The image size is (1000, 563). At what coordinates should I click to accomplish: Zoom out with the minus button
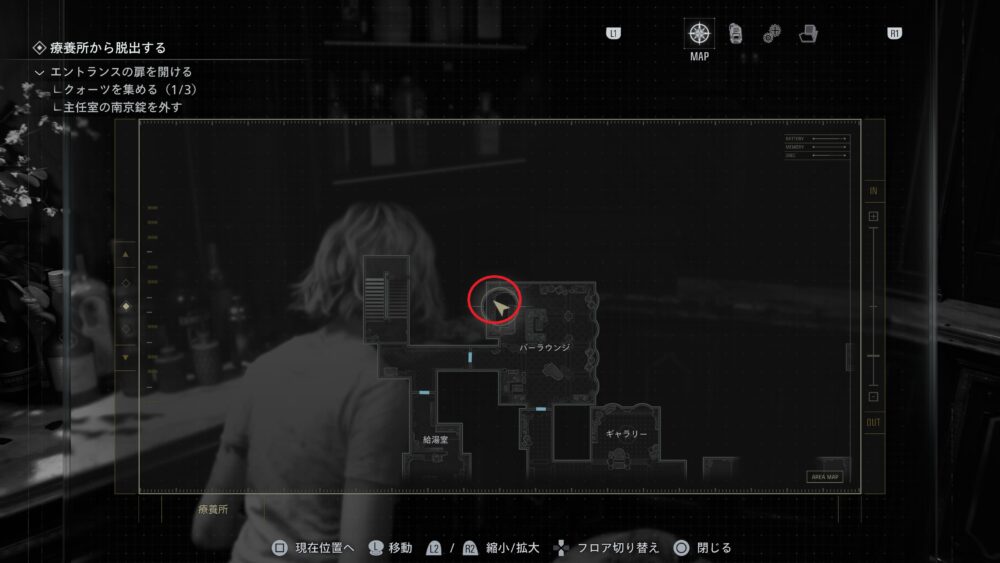click(x=873, y=397)
